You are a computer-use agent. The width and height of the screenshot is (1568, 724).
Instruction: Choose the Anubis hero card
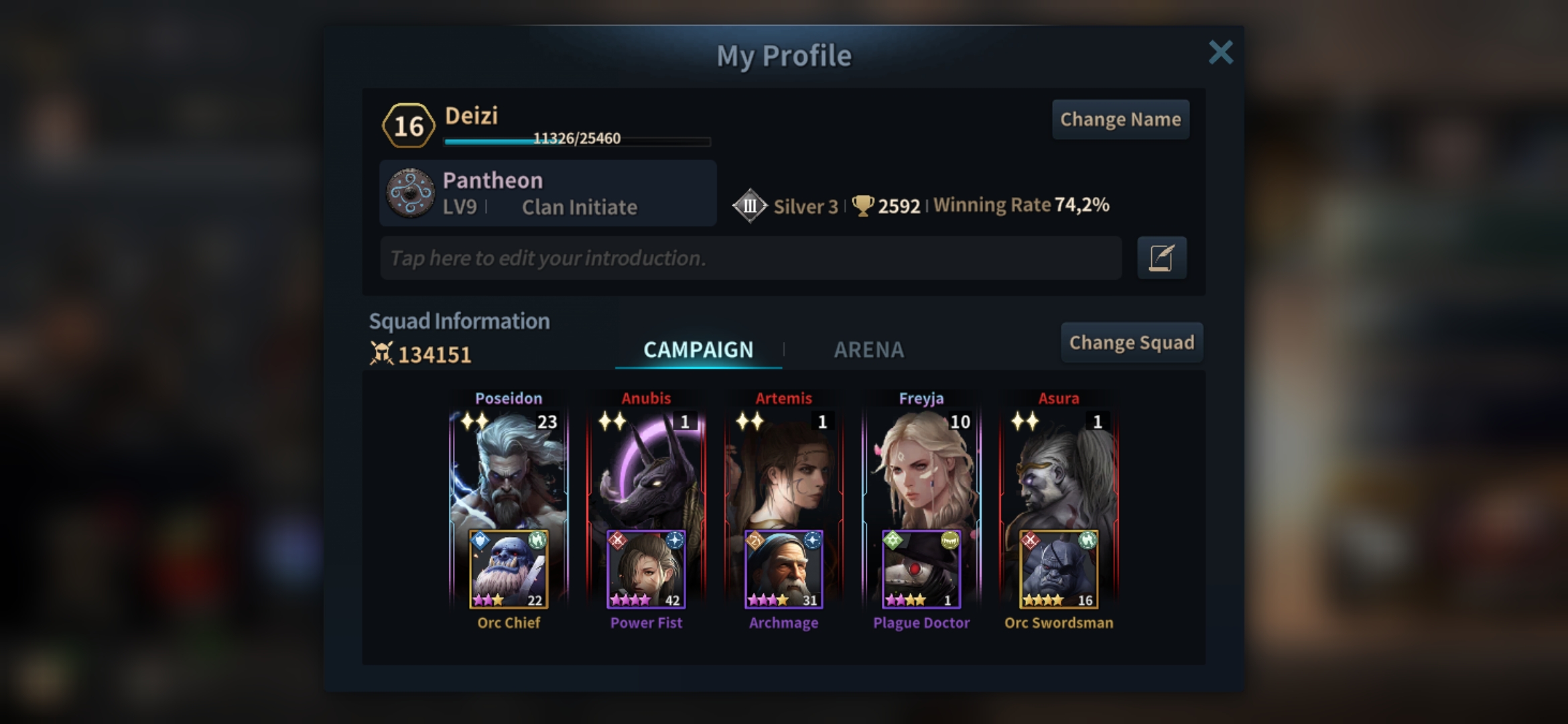point(646,469)
